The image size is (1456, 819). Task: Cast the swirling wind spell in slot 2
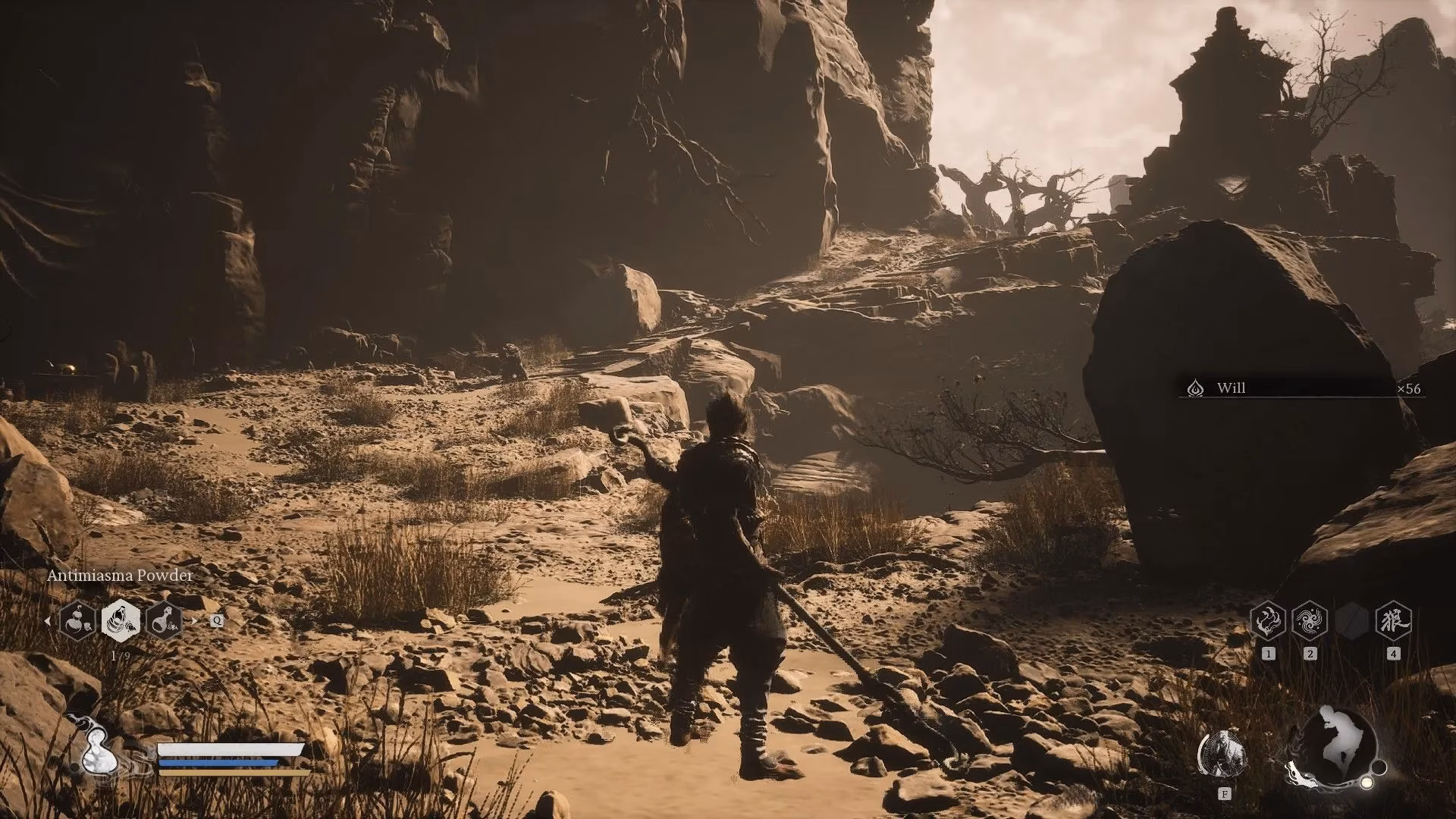tap(1310, 622)
